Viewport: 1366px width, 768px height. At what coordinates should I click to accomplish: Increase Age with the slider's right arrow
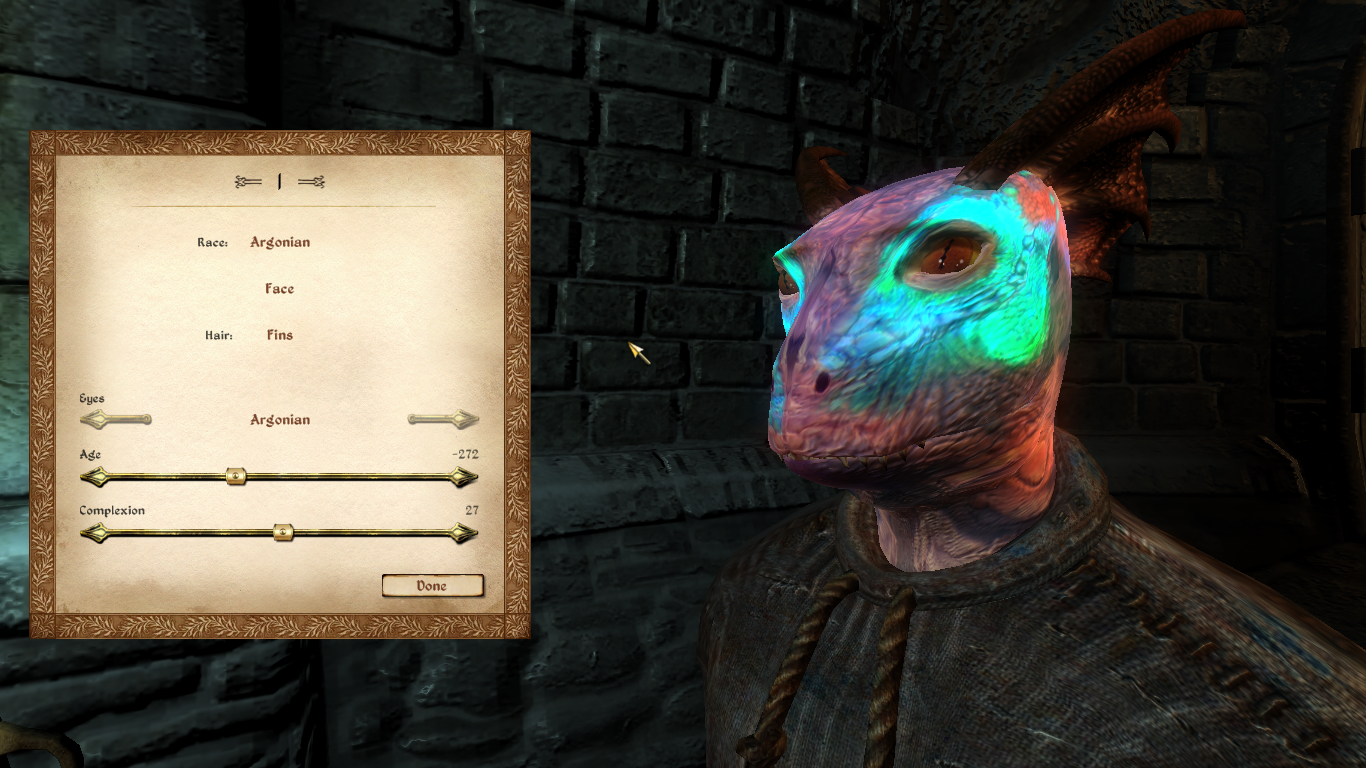464,477
